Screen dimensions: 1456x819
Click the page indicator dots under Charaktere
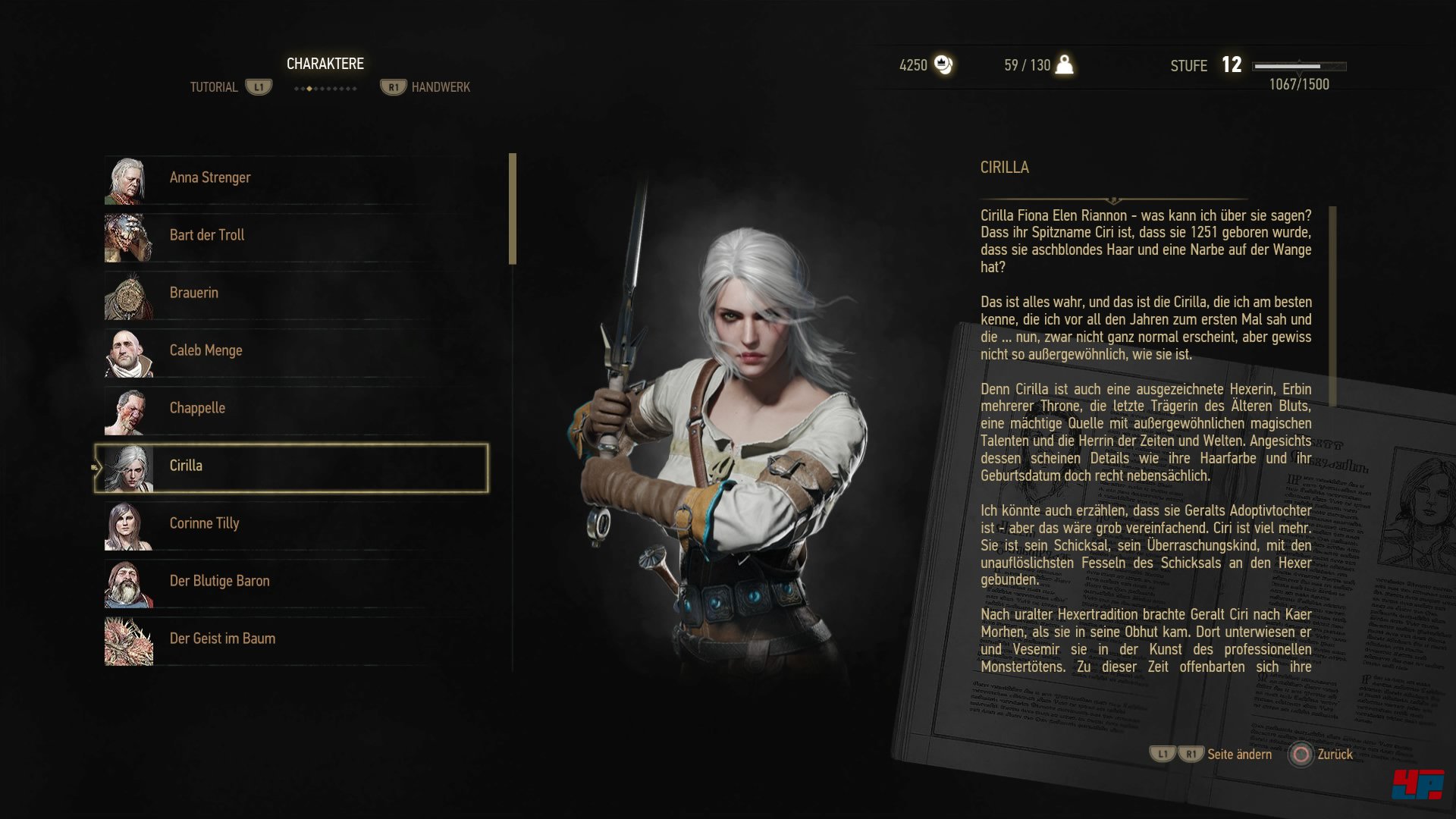[x=325, y=86]
